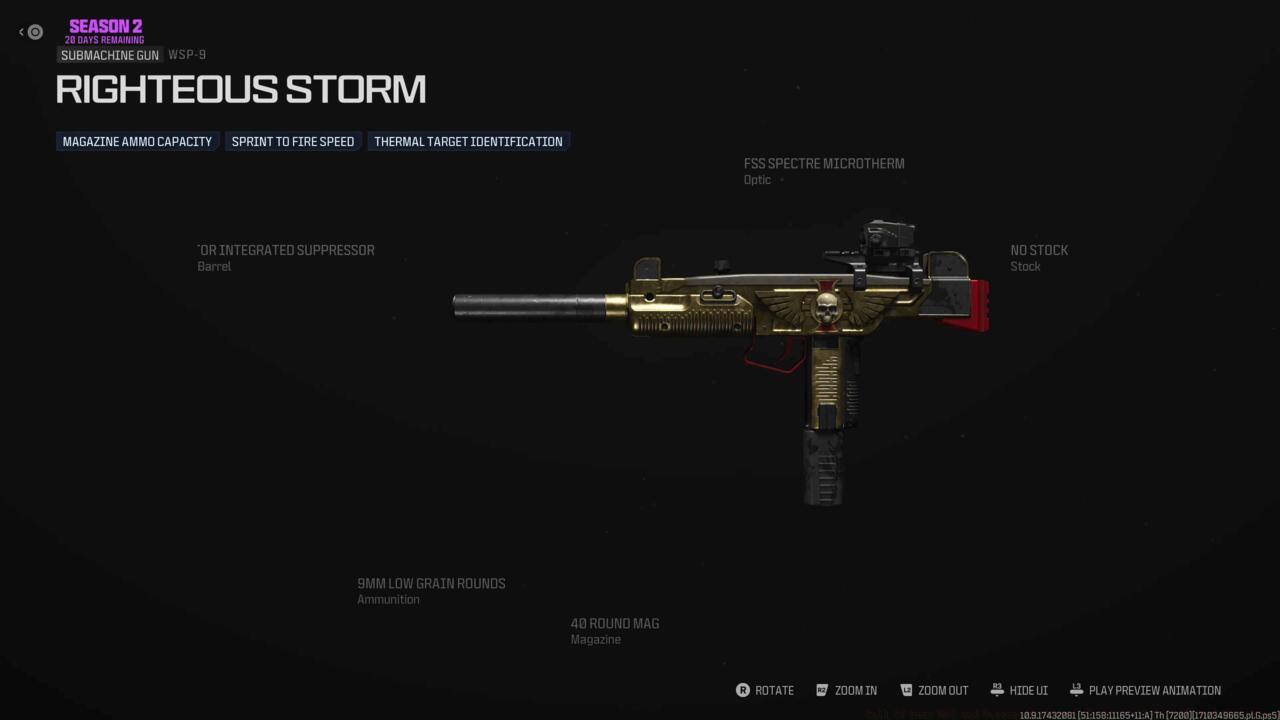Screen dimensions: 1280x720
Task: Click the Thermal Target Identification perk label
Action: tap(468, 141)
